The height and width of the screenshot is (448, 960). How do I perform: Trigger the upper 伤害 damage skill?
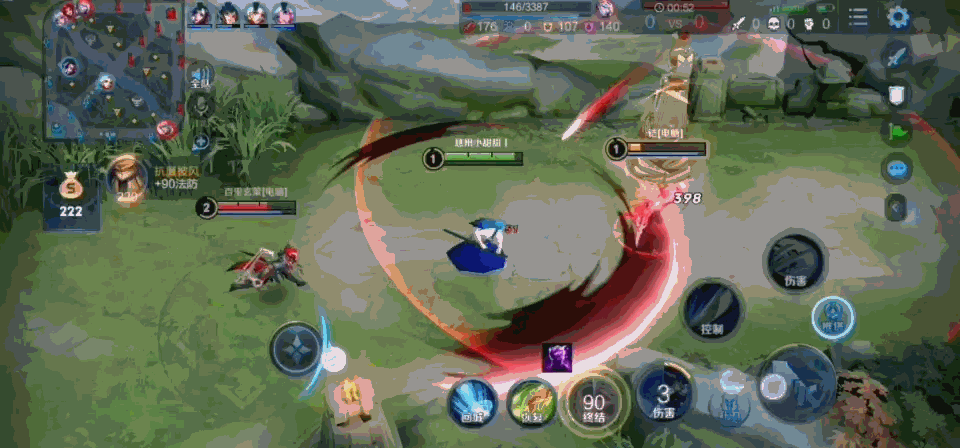click(794, 260)
